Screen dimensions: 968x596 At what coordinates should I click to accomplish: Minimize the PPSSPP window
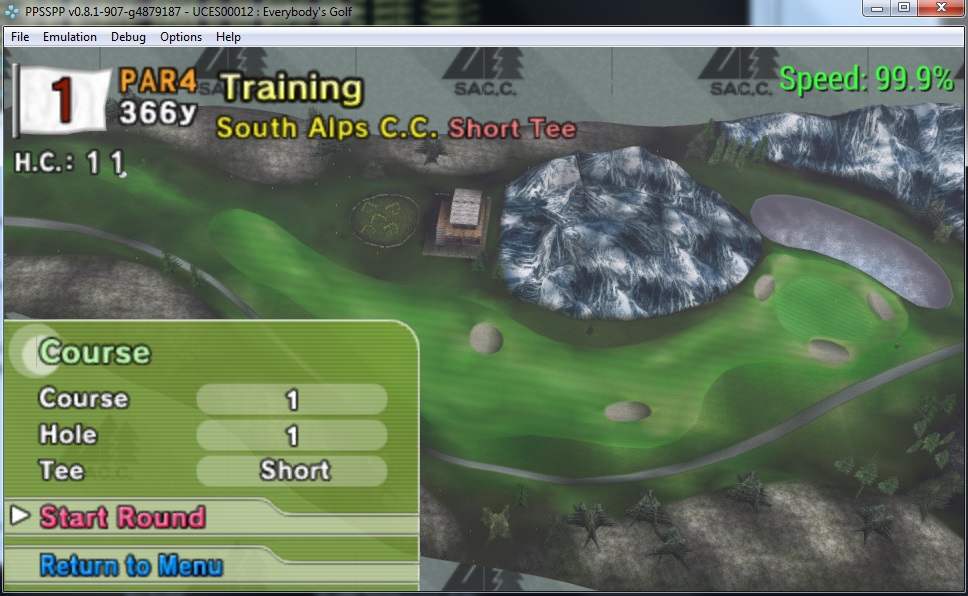click(877, 8)
